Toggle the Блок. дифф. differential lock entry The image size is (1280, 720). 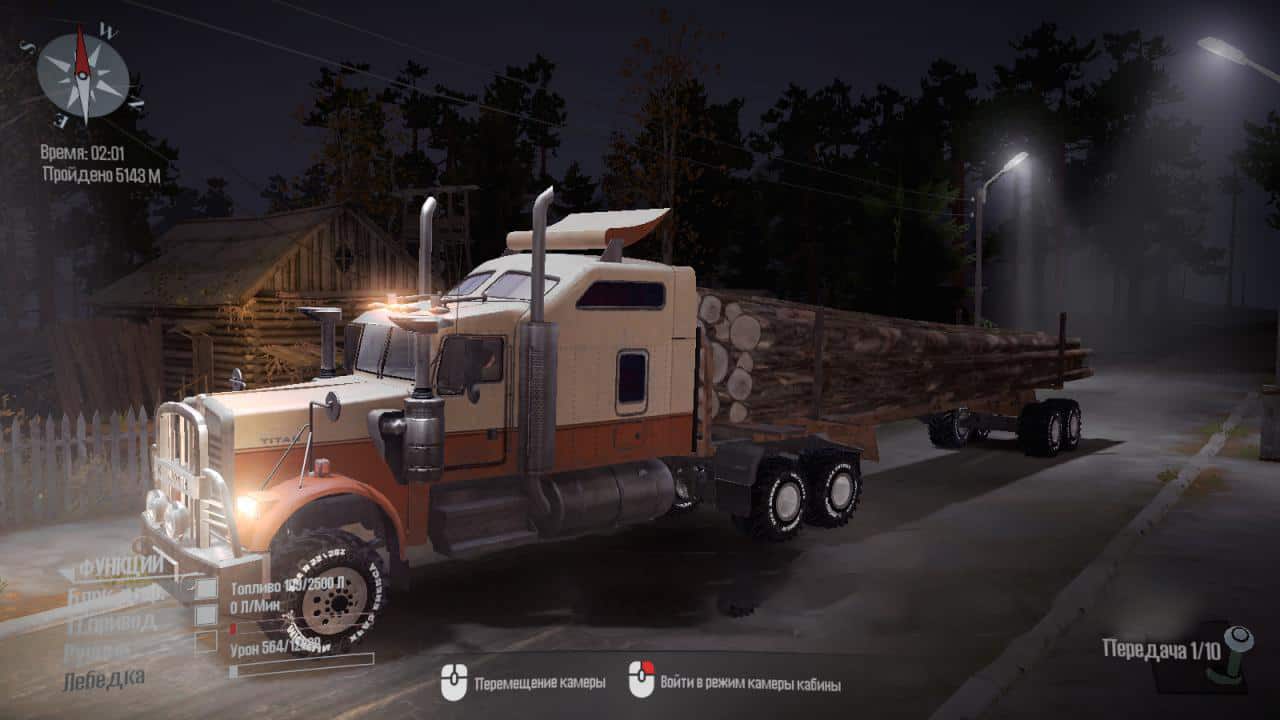pos(115,594)
